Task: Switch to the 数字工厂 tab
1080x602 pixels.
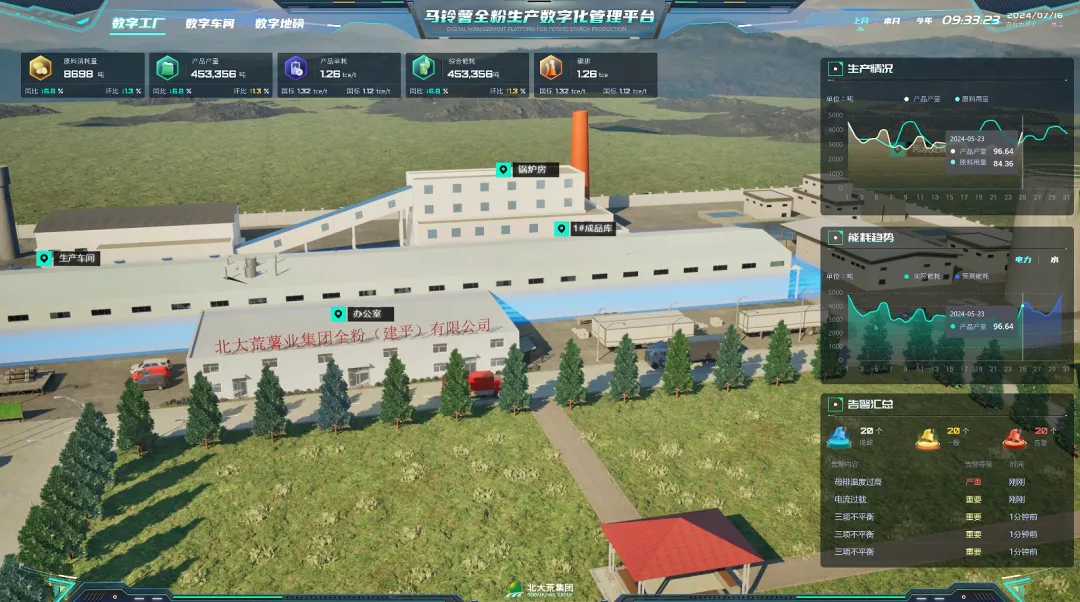Action: [x=138, y=23]
